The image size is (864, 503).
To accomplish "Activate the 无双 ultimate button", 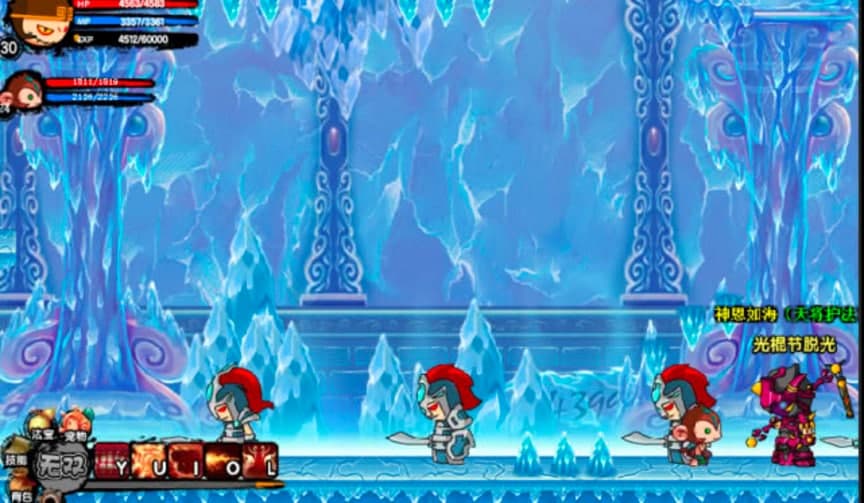I will [x=61, y=463].
